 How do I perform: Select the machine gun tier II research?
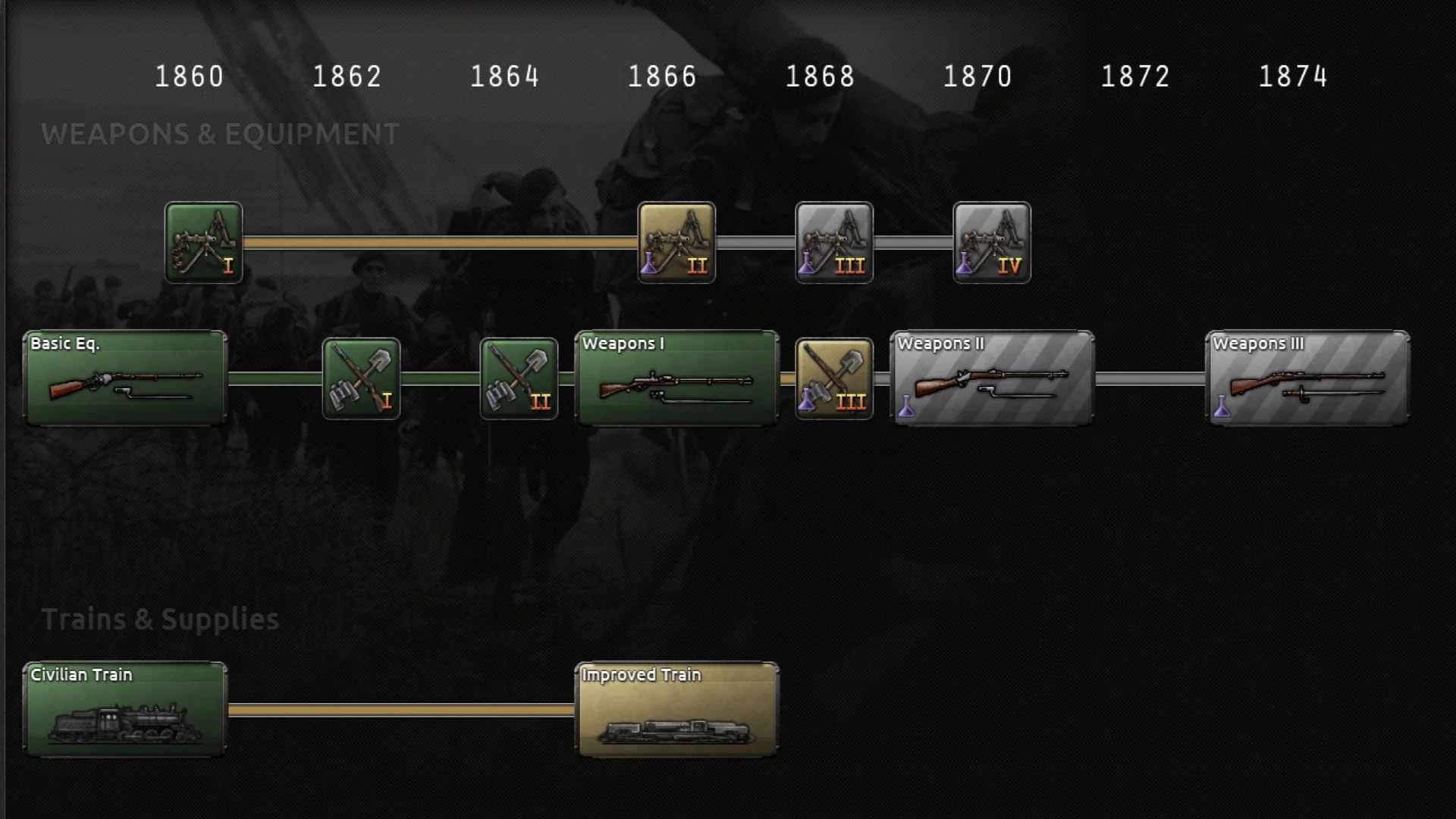click(x=676, y=243)
